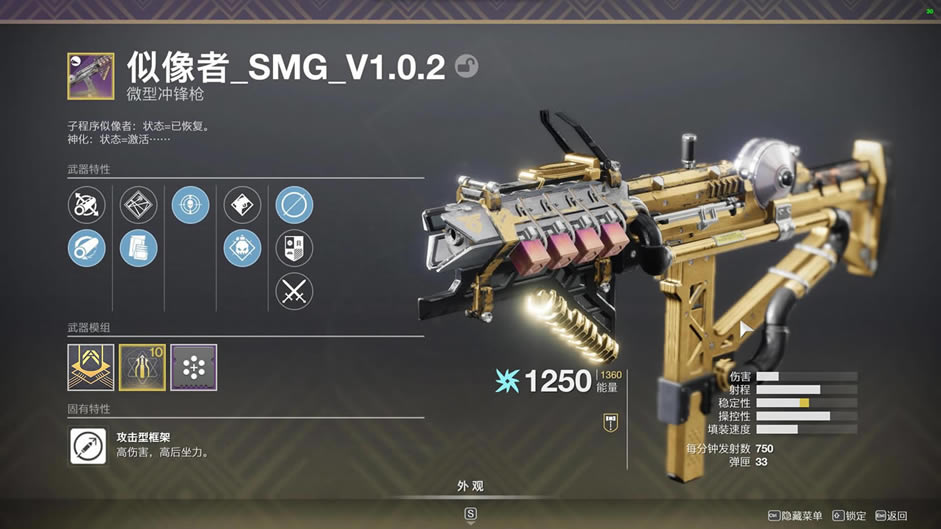
Task: Select the active skull diamond perk
Action: coord(242,248)
